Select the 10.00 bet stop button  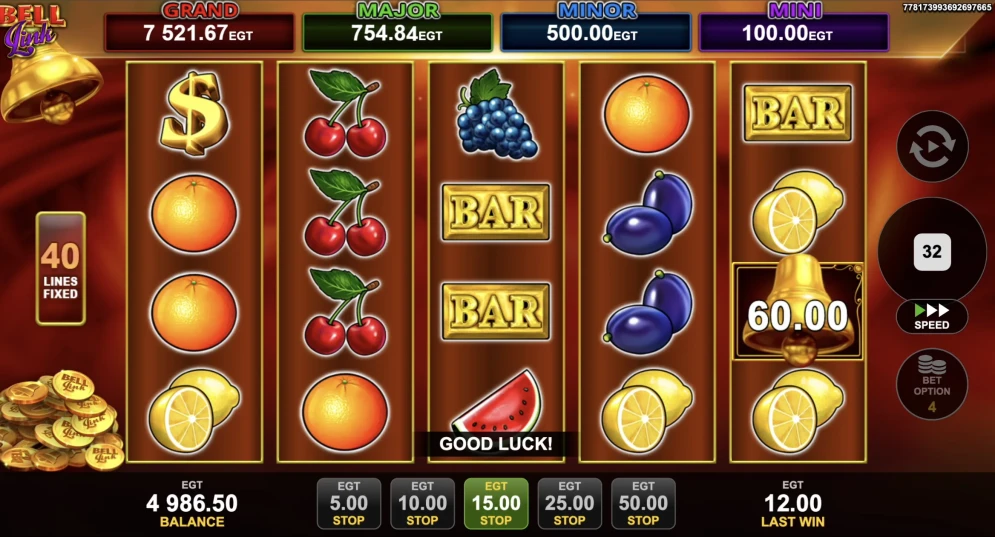tap(422, 503)
